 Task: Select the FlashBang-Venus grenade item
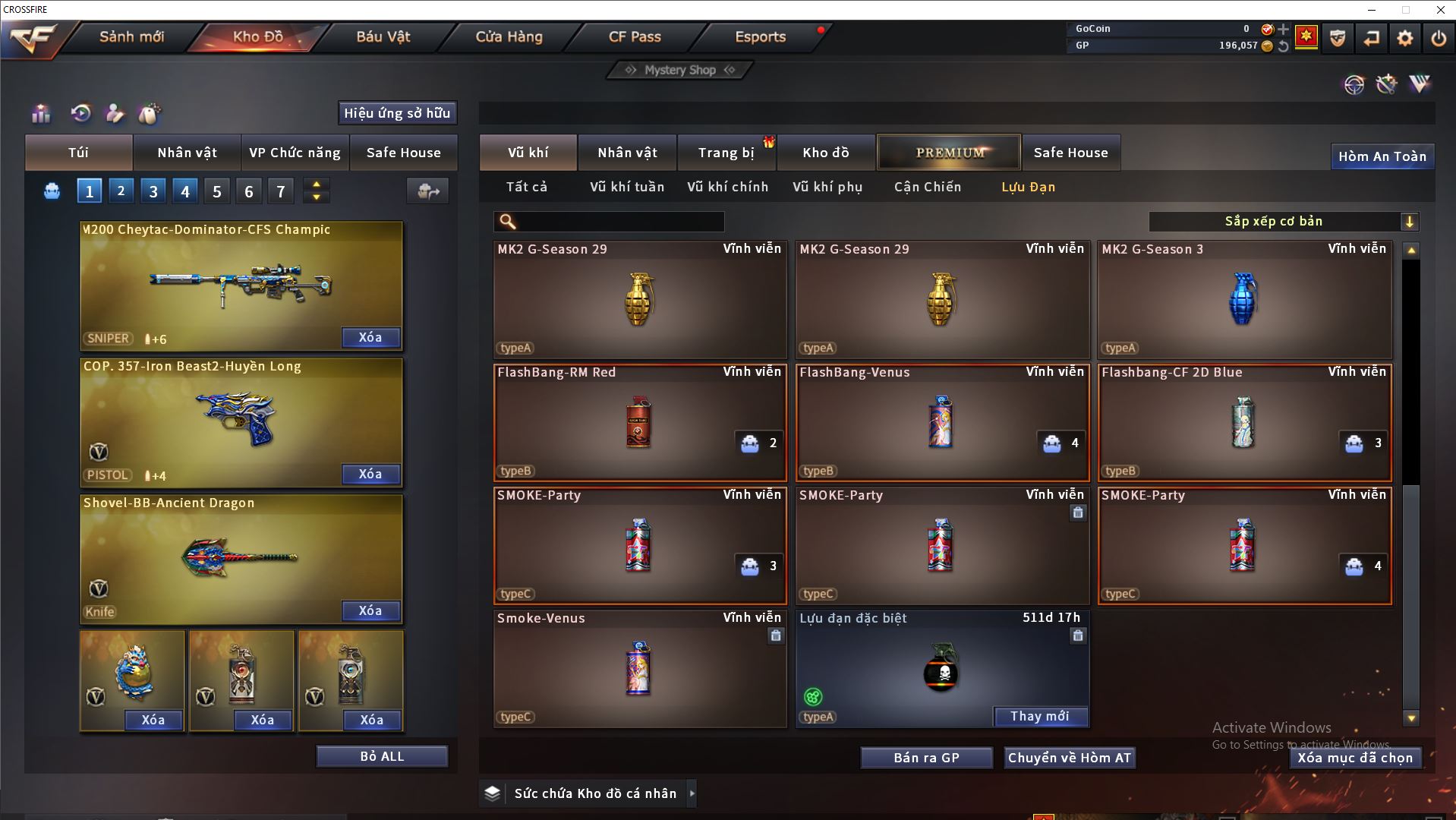click(941, 422)
